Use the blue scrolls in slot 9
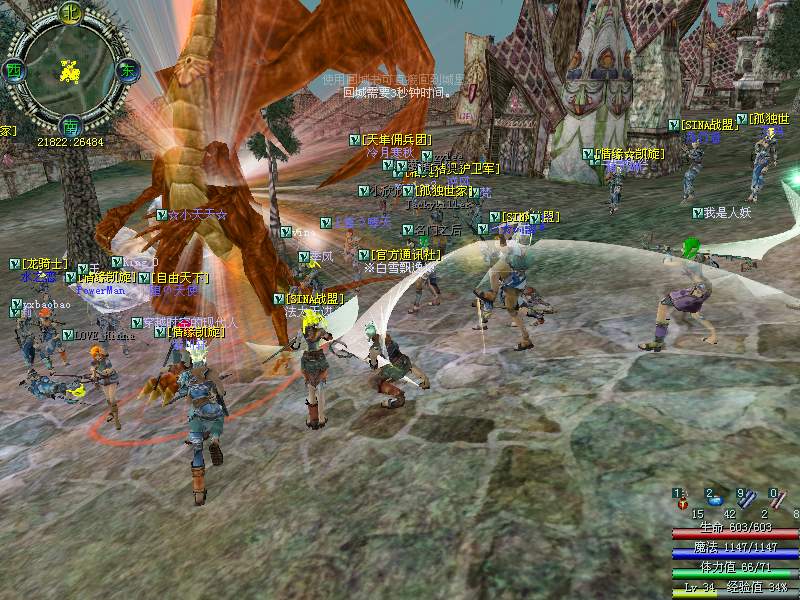800x600 pixels. click(748, 501)
